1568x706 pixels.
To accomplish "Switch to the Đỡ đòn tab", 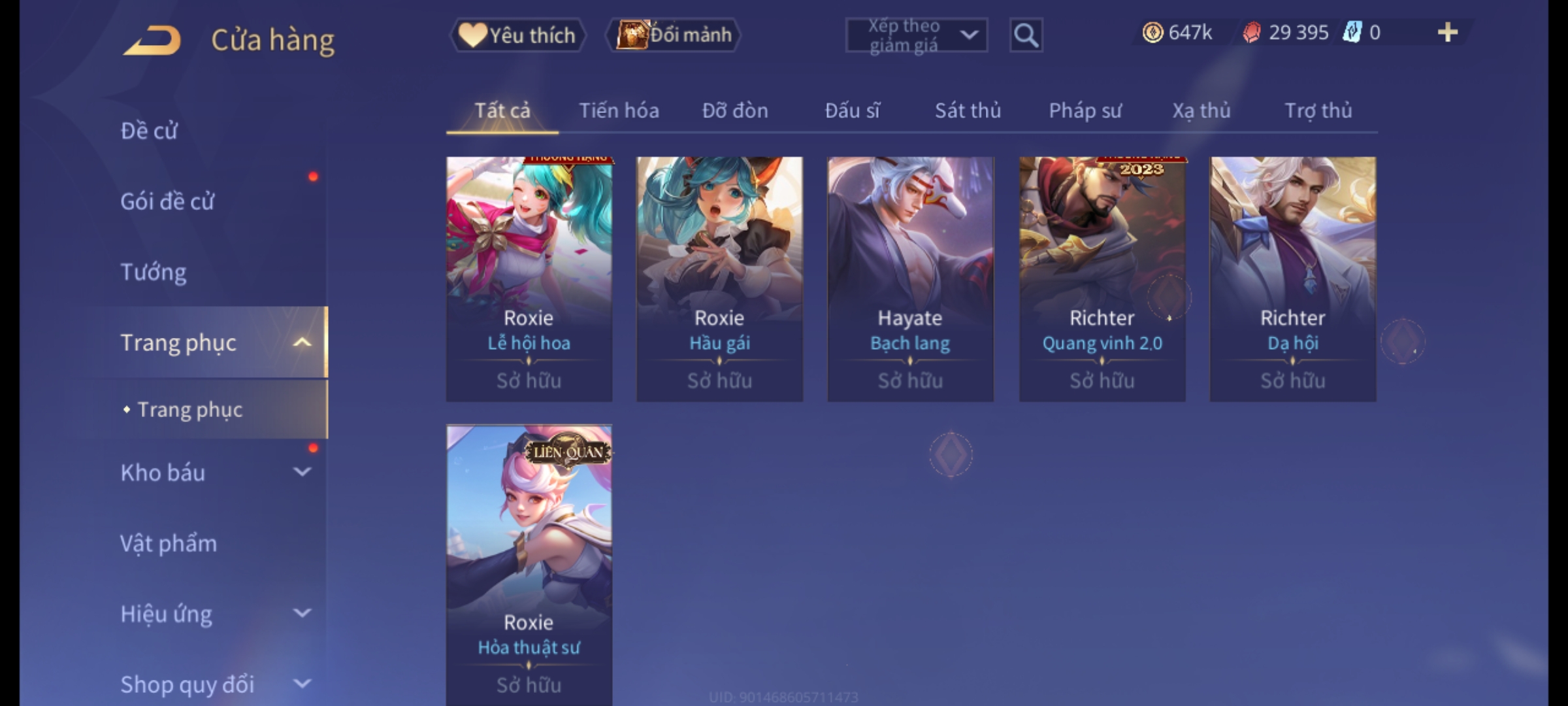I will click(x=735, y=111).
